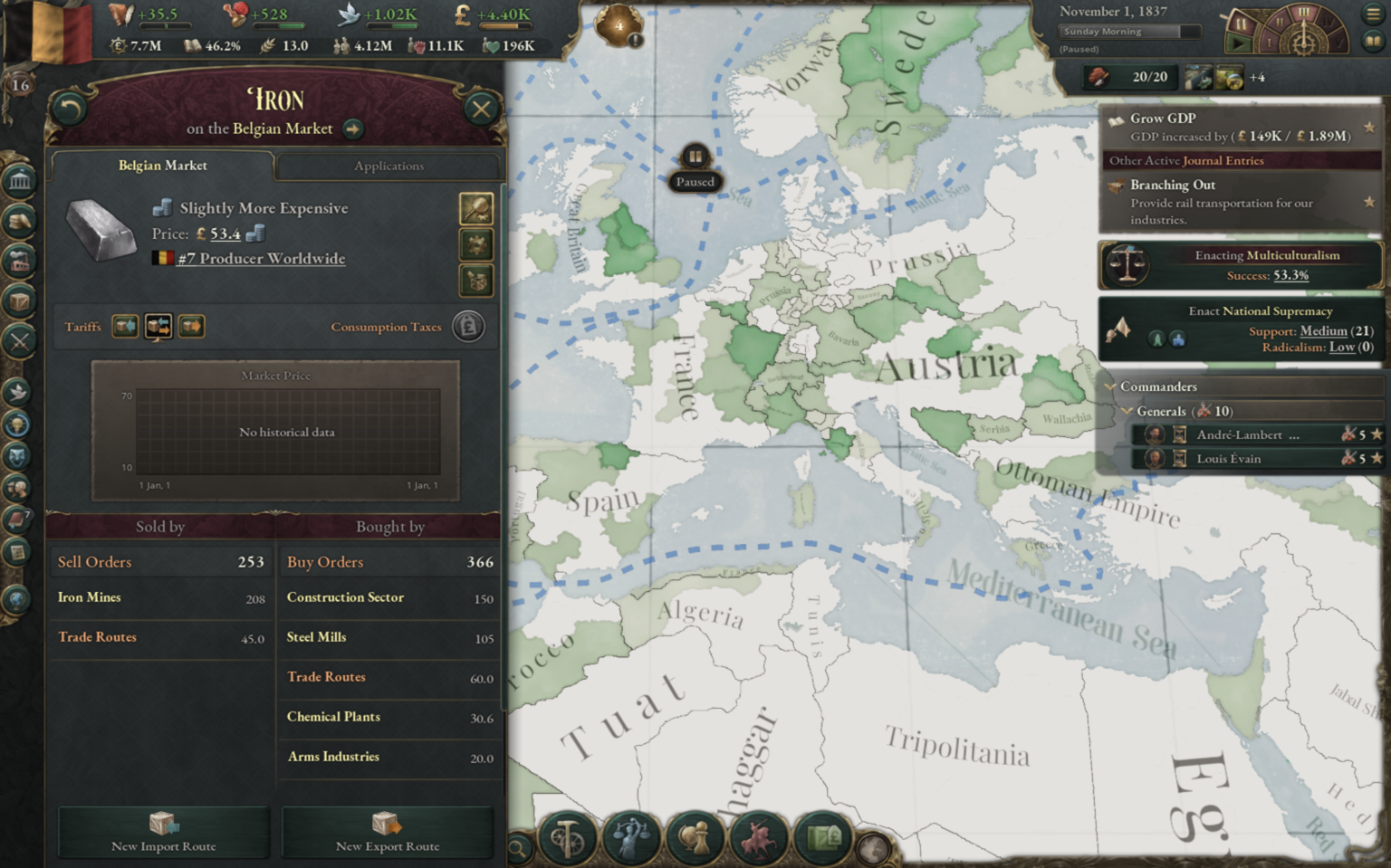Screen dimensions: 1391x868
Task: Enable export-favoring tariffs for Iron
Action: pyautogui.click(x=191, y=326)
